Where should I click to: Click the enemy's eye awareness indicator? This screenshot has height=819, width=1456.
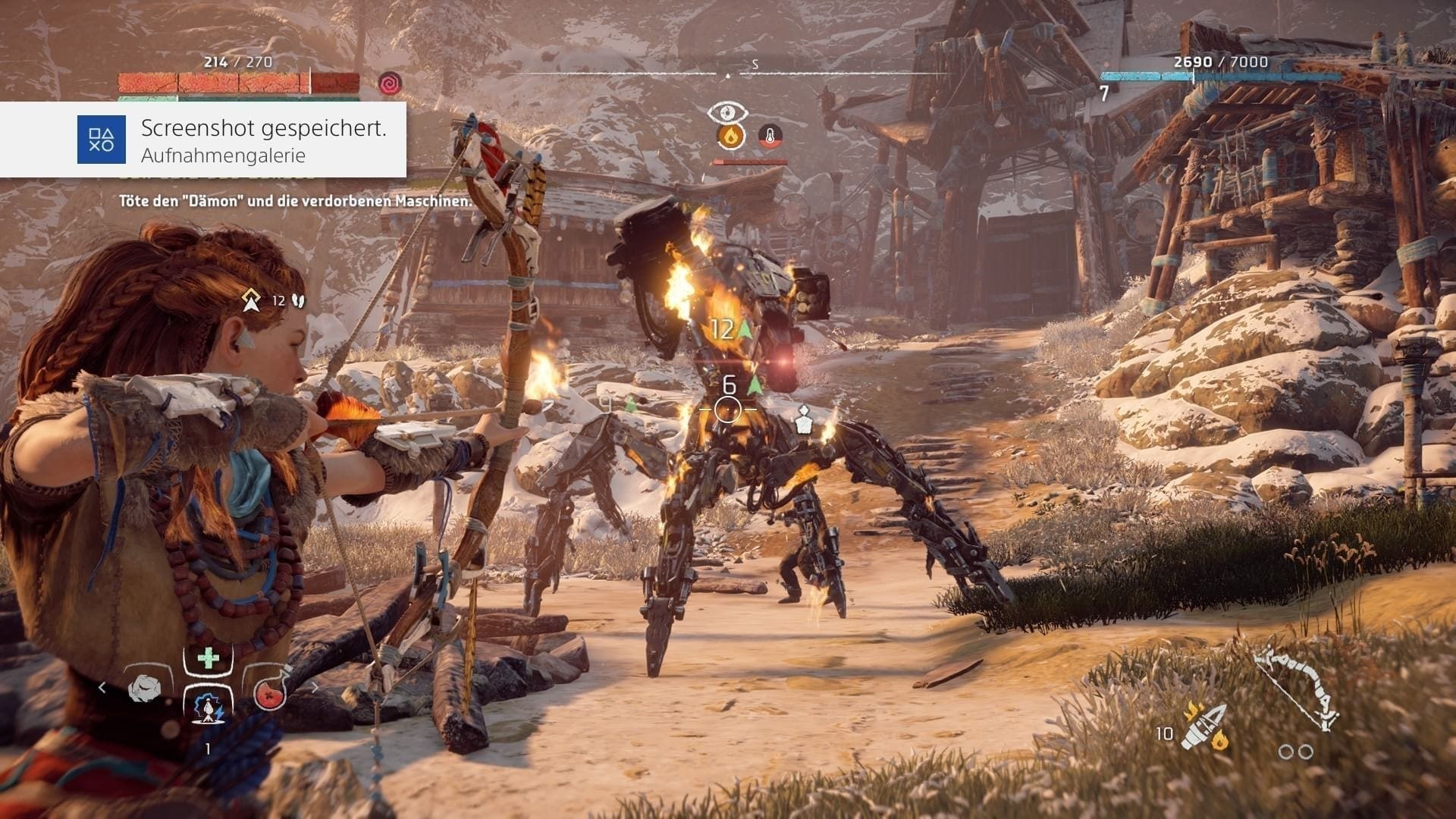pyautogui.click(x=727, y=112)
